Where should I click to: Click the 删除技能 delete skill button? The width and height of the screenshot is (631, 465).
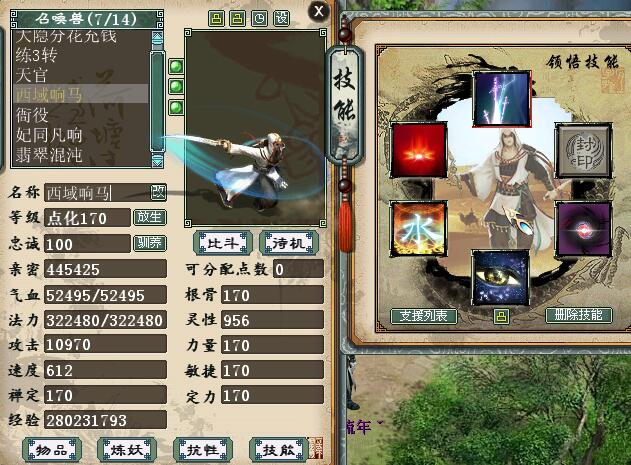(580, 315)
